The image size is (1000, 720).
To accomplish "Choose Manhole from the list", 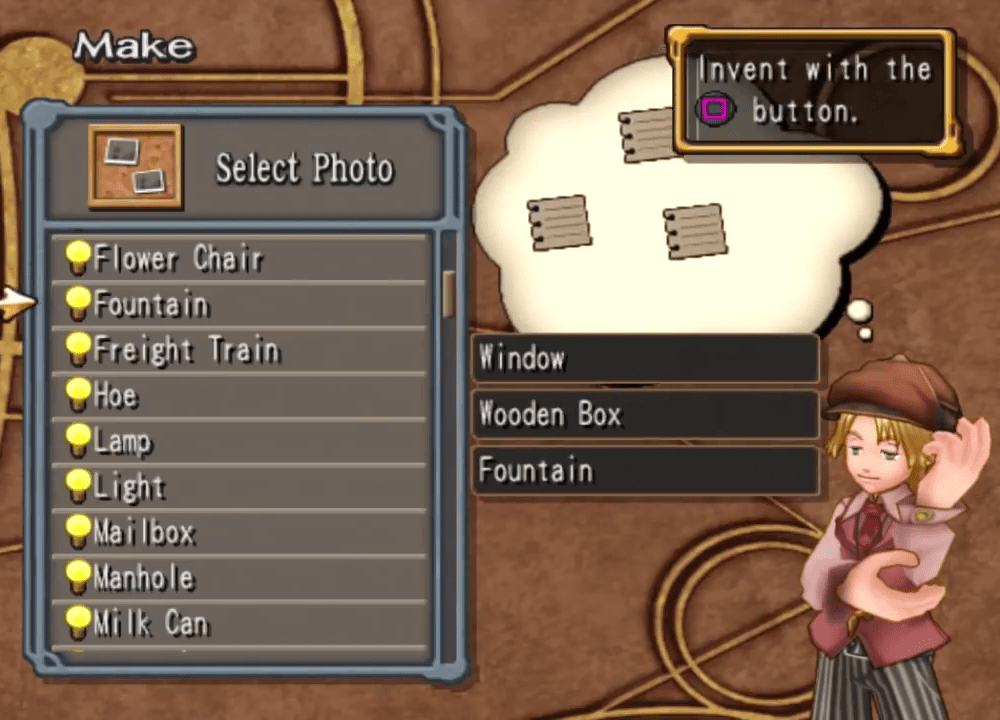I will [240, 578].
